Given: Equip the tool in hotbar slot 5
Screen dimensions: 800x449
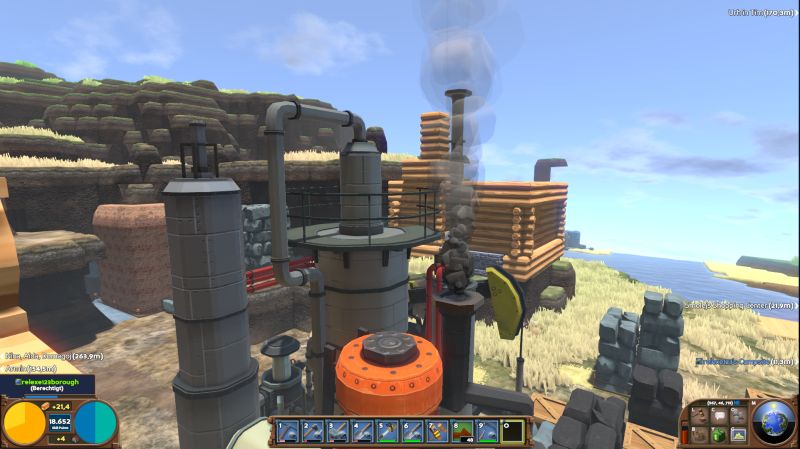Looking at the screenshot, I should pyautogui.click(x=387, y=432).
